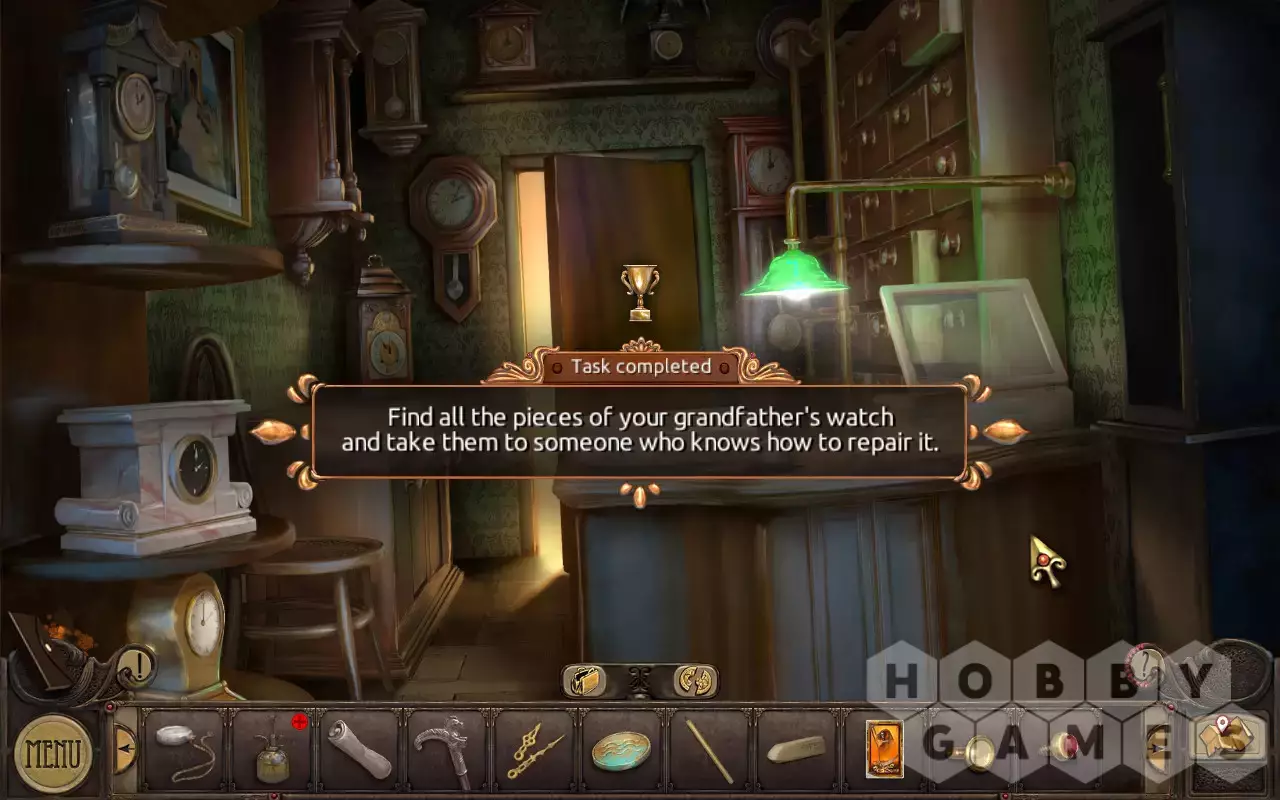Viewport: 1280px width, 800px height.
Task: Choose the orange tarot card
Action: point(884,750)
